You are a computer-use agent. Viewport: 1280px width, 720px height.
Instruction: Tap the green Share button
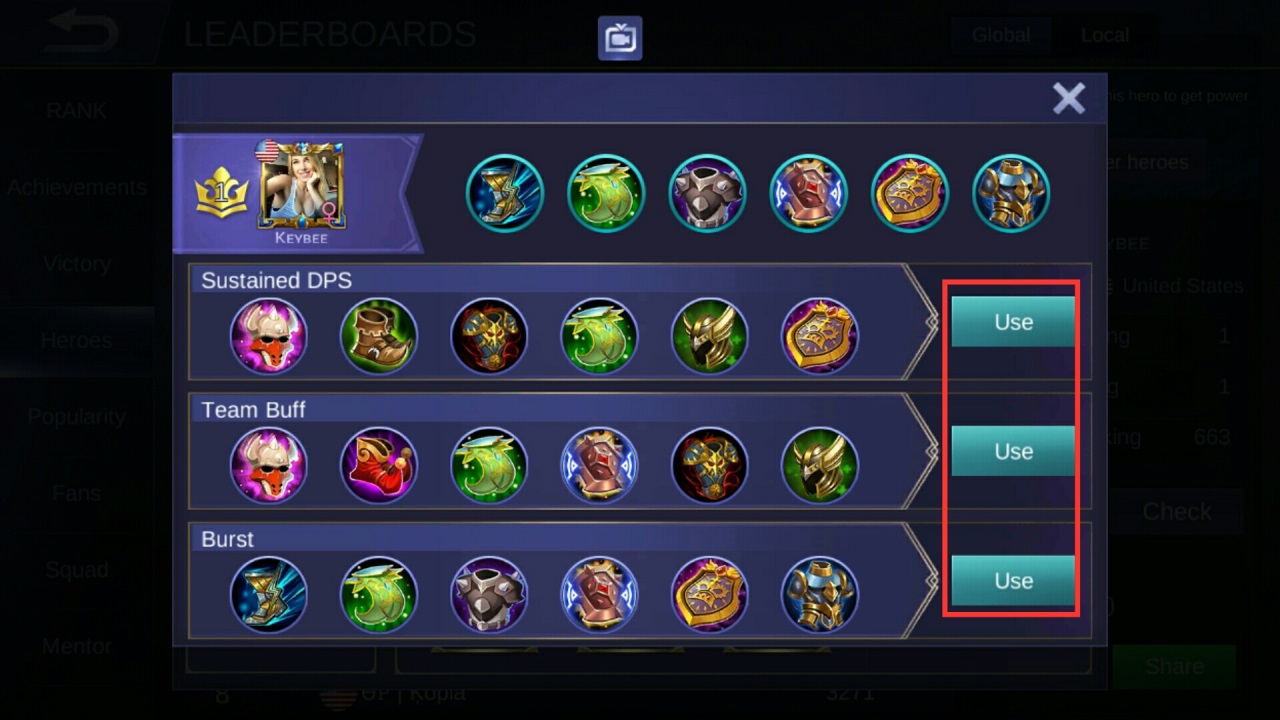pos(1175,666)
